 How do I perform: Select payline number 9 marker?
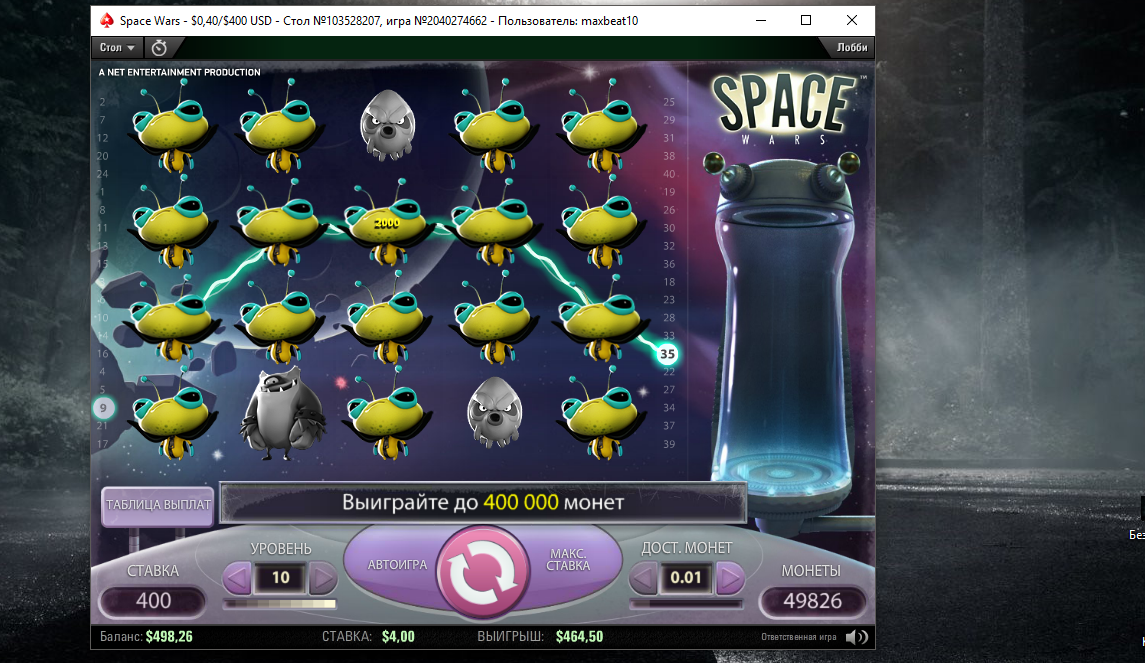click(x=104, y=408)
